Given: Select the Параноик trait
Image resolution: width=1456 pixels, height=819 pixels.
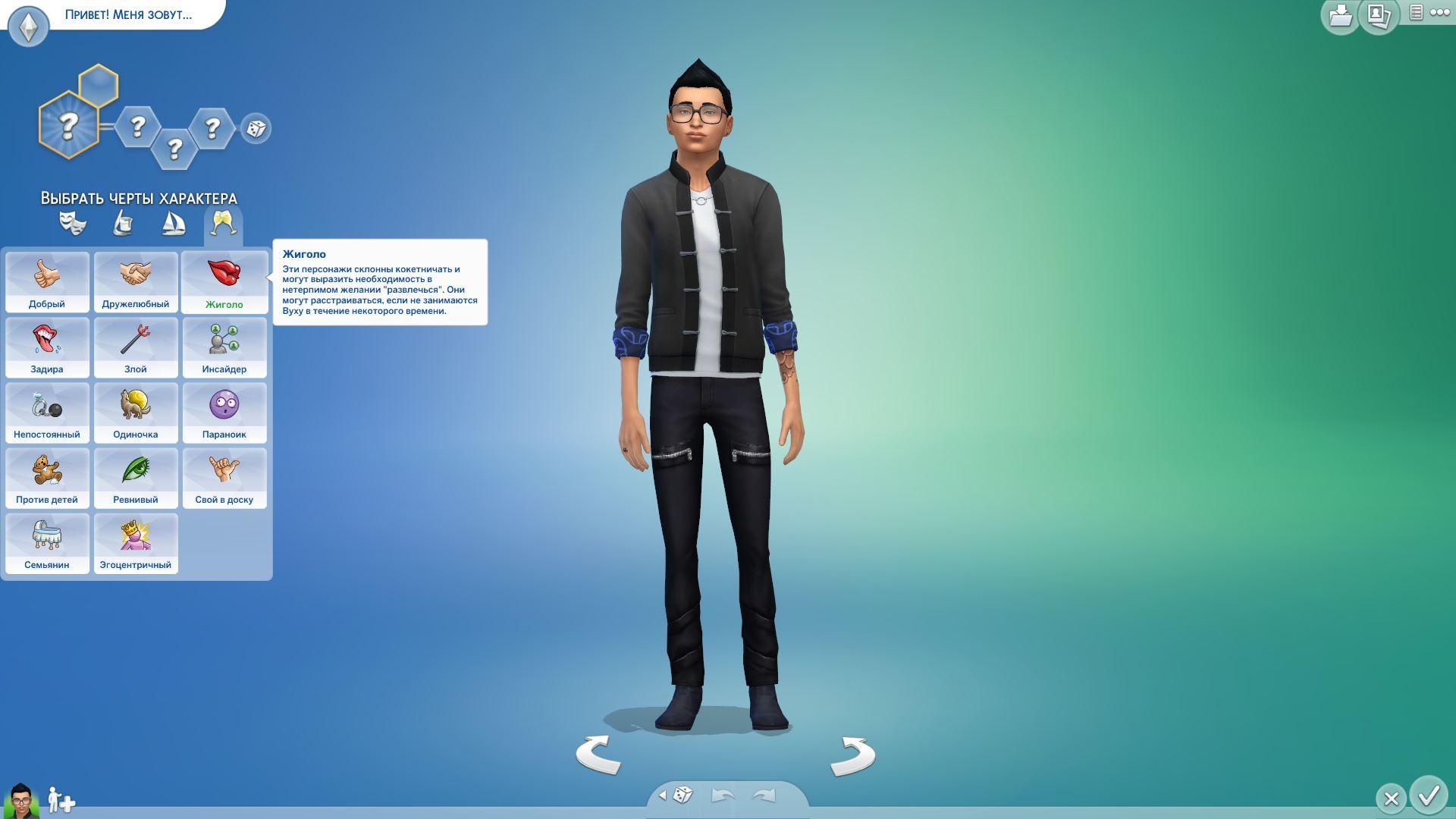Looking at the screenshot, I should (x=224, y=413).
